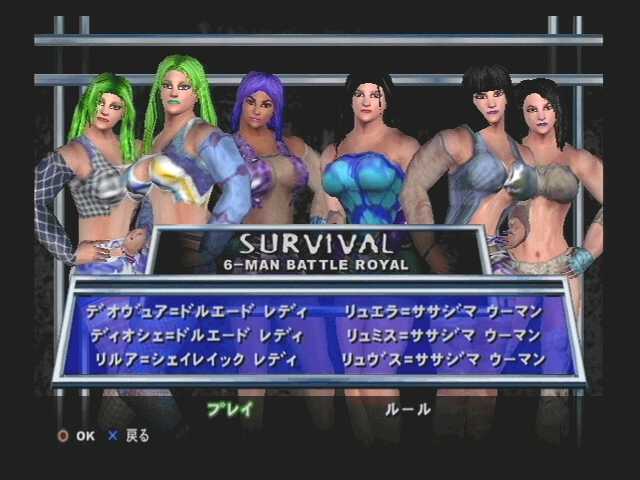640x480 pixels.
Task: Open the ルール (Rules) option
Action: [x=408, y=408]
